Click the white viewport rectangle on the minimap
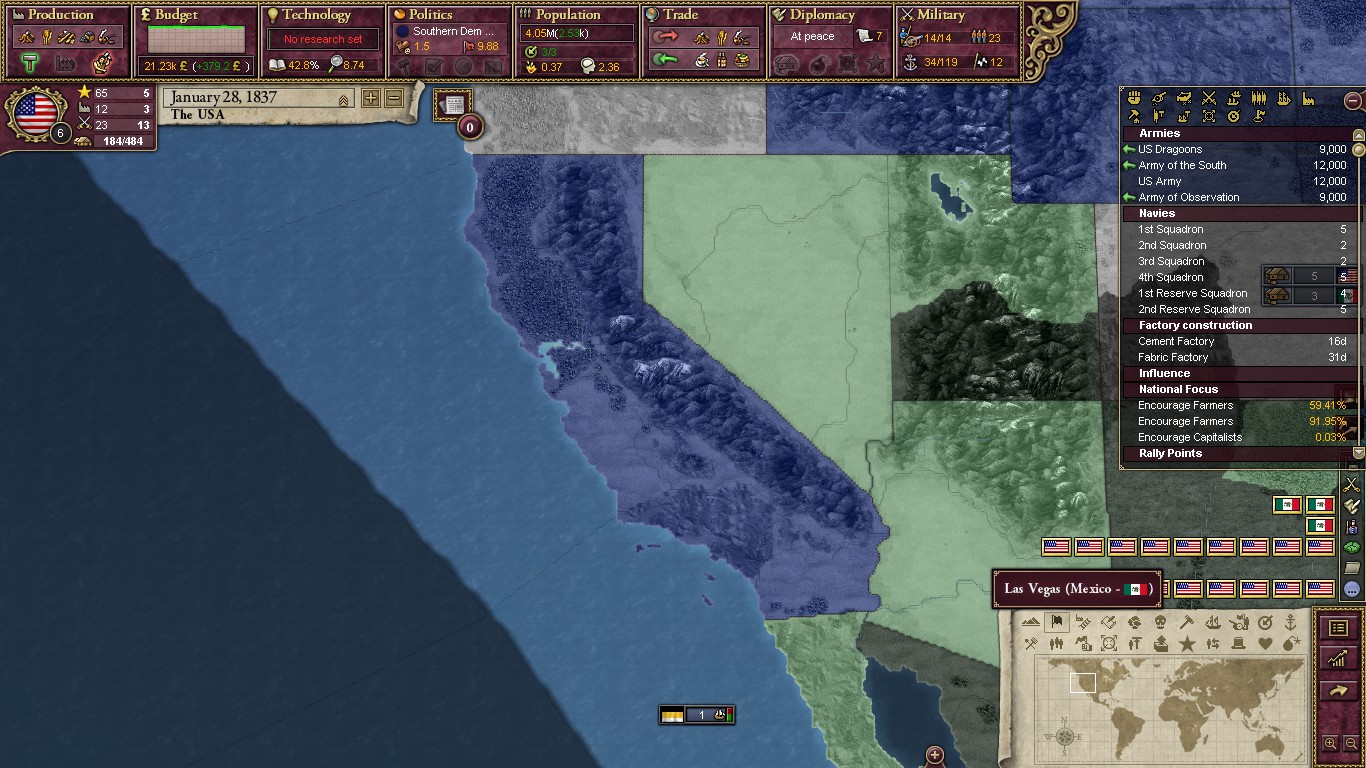 [x=1083, y=682]
